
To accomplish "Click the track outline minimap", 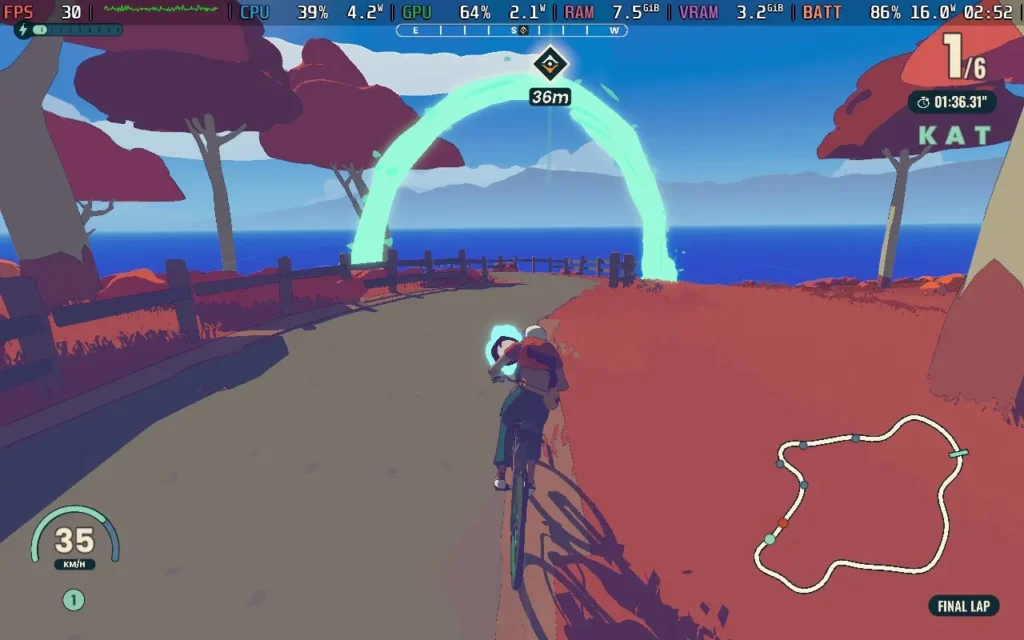I will click(862, 505).
